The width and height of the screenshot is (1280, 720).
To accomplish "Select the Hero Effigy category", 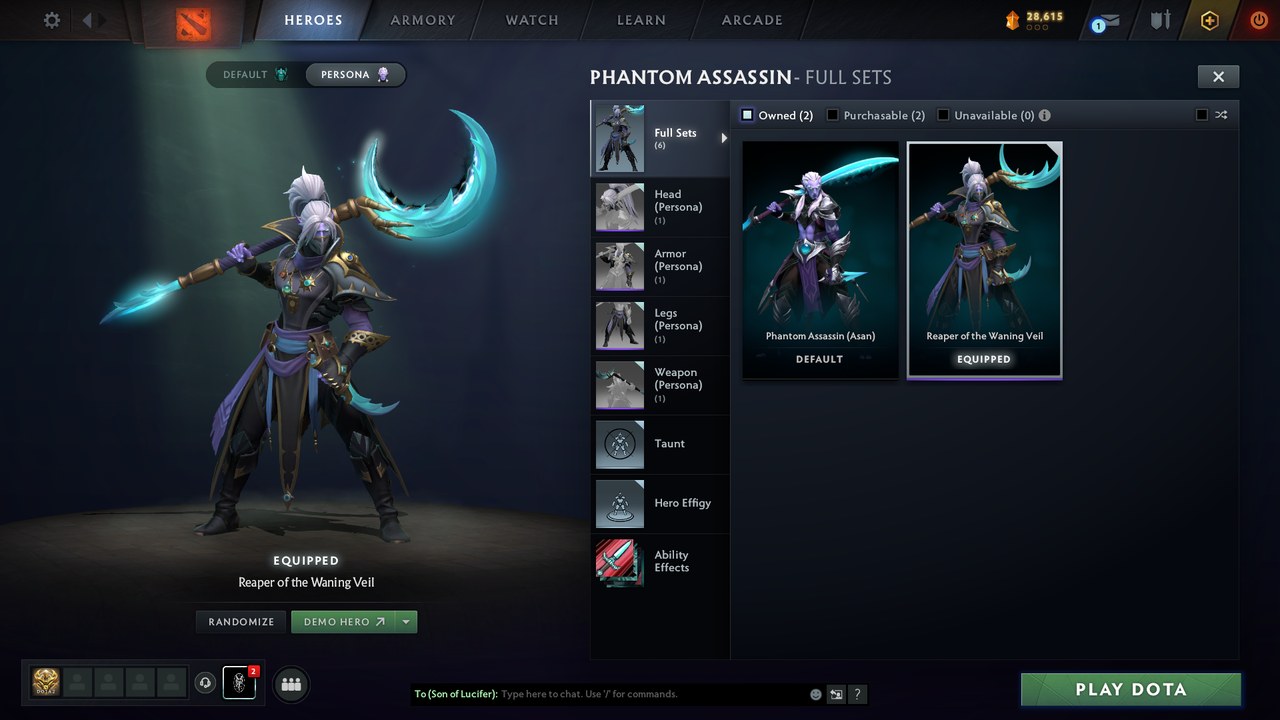I will click(619, 503).
